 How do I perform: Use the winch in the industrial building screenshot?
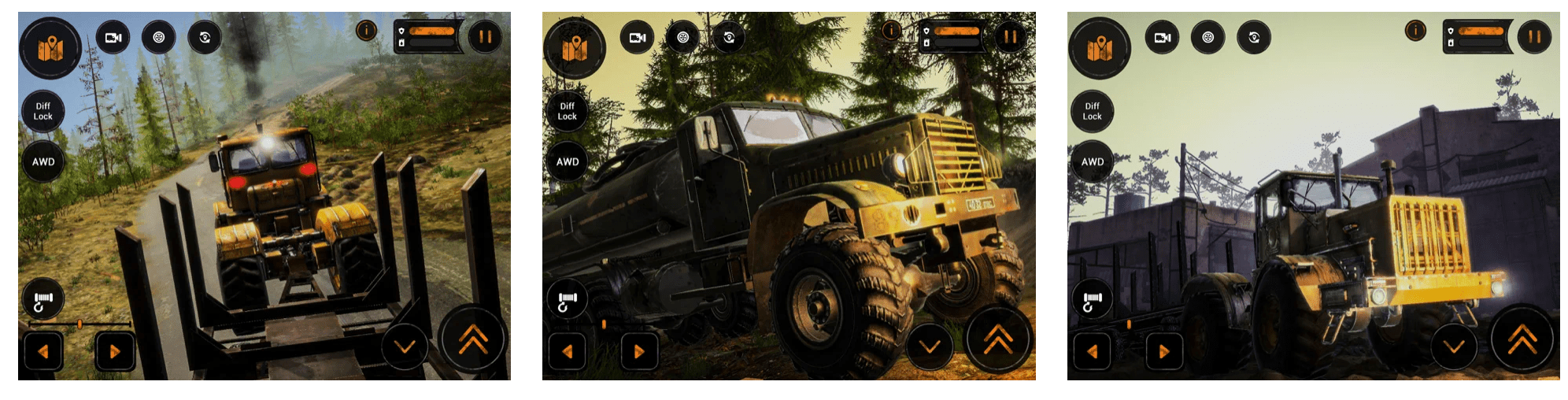[x=1092, y=300]
